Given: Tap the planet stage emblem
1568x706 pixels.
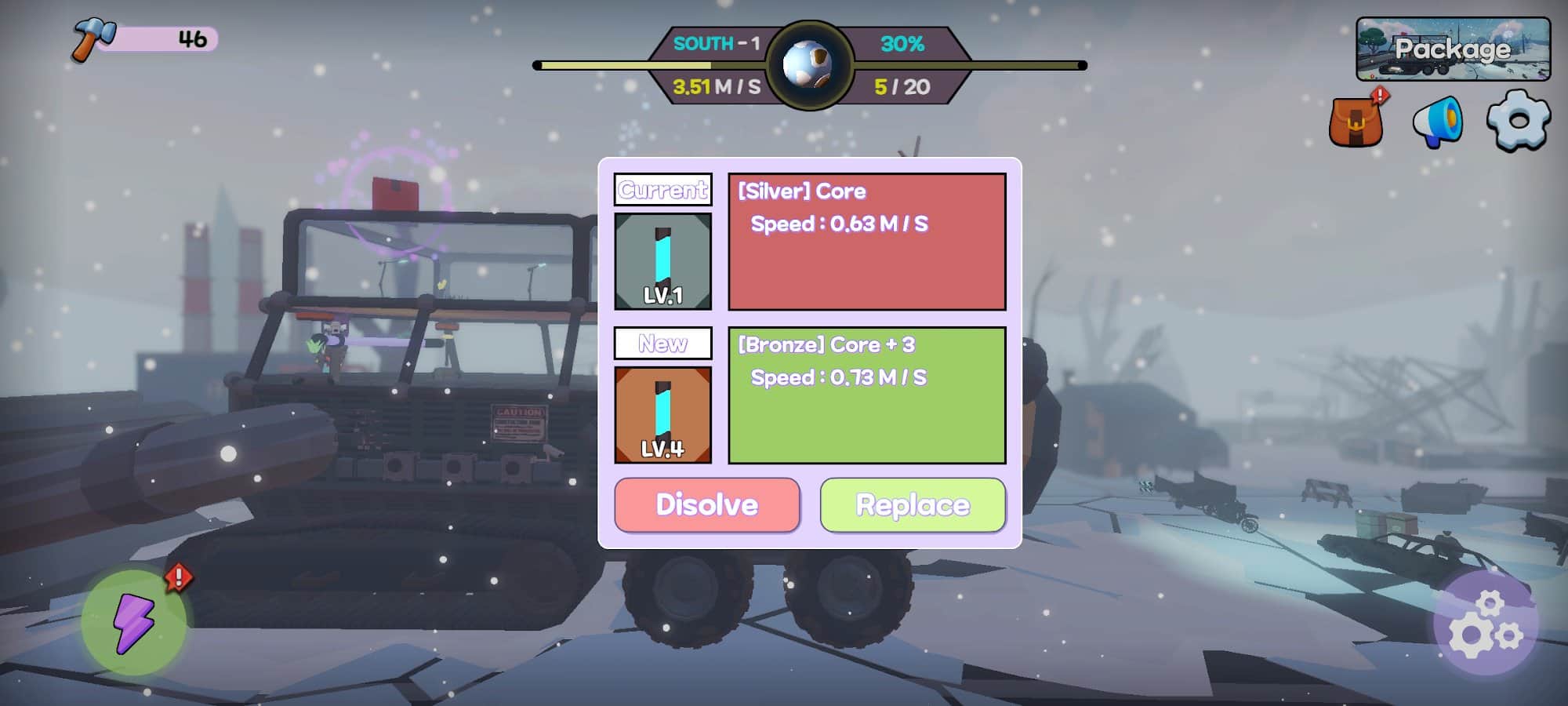Looking at the screenshot, I should (809, 65).
